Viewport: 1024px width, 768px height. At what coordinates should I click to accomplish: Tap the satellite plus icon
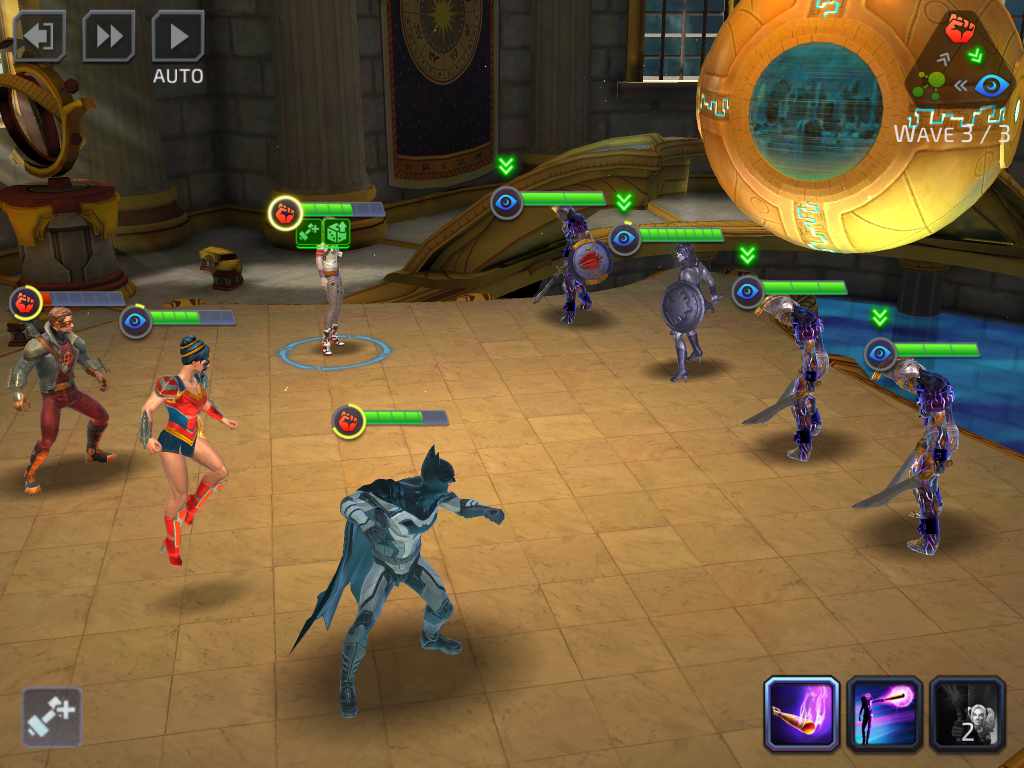(52, 716)
